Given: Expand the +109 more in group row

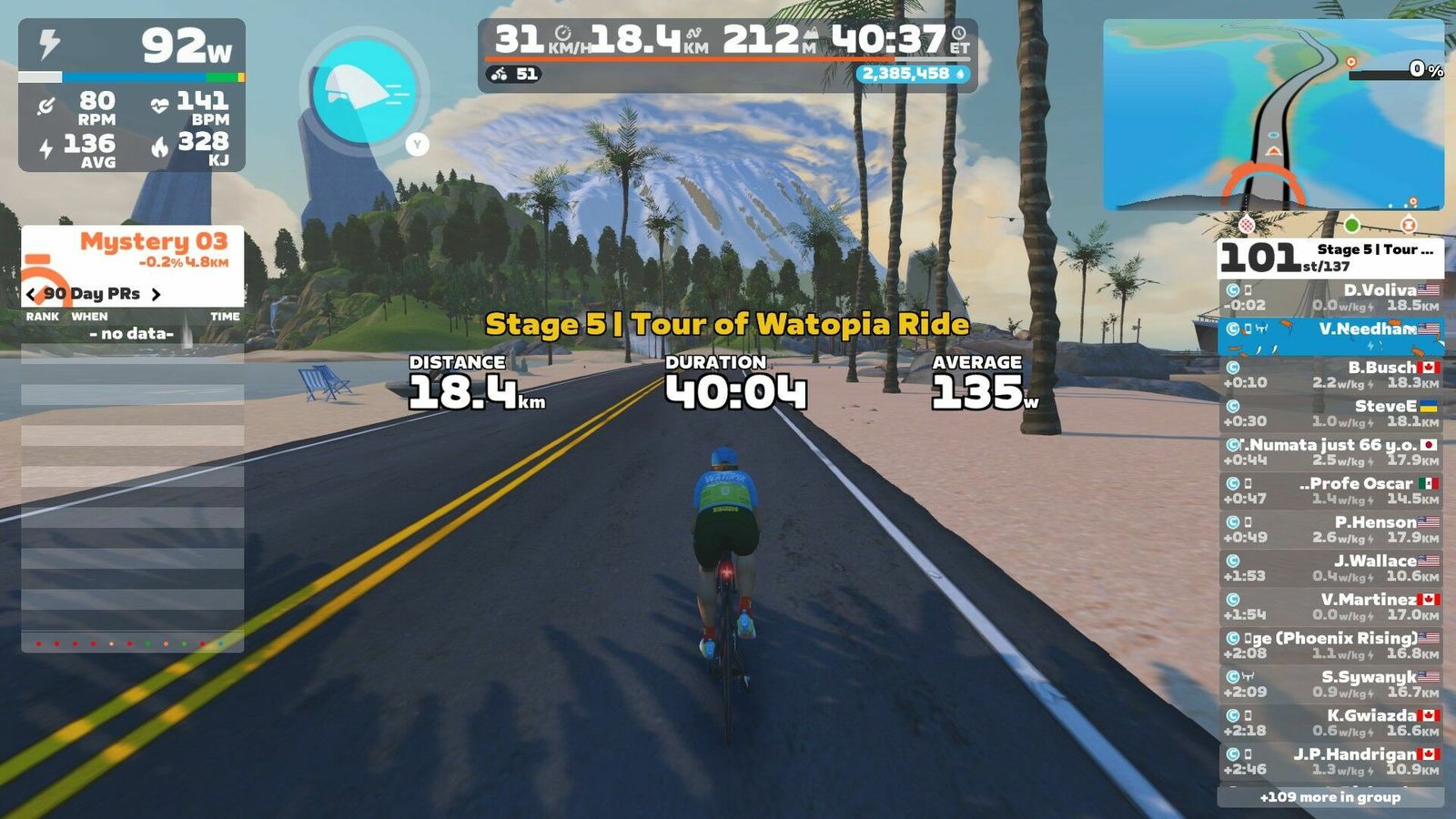Looking at the screenshot, I should pyautogui.click(x=1330, y=797).
